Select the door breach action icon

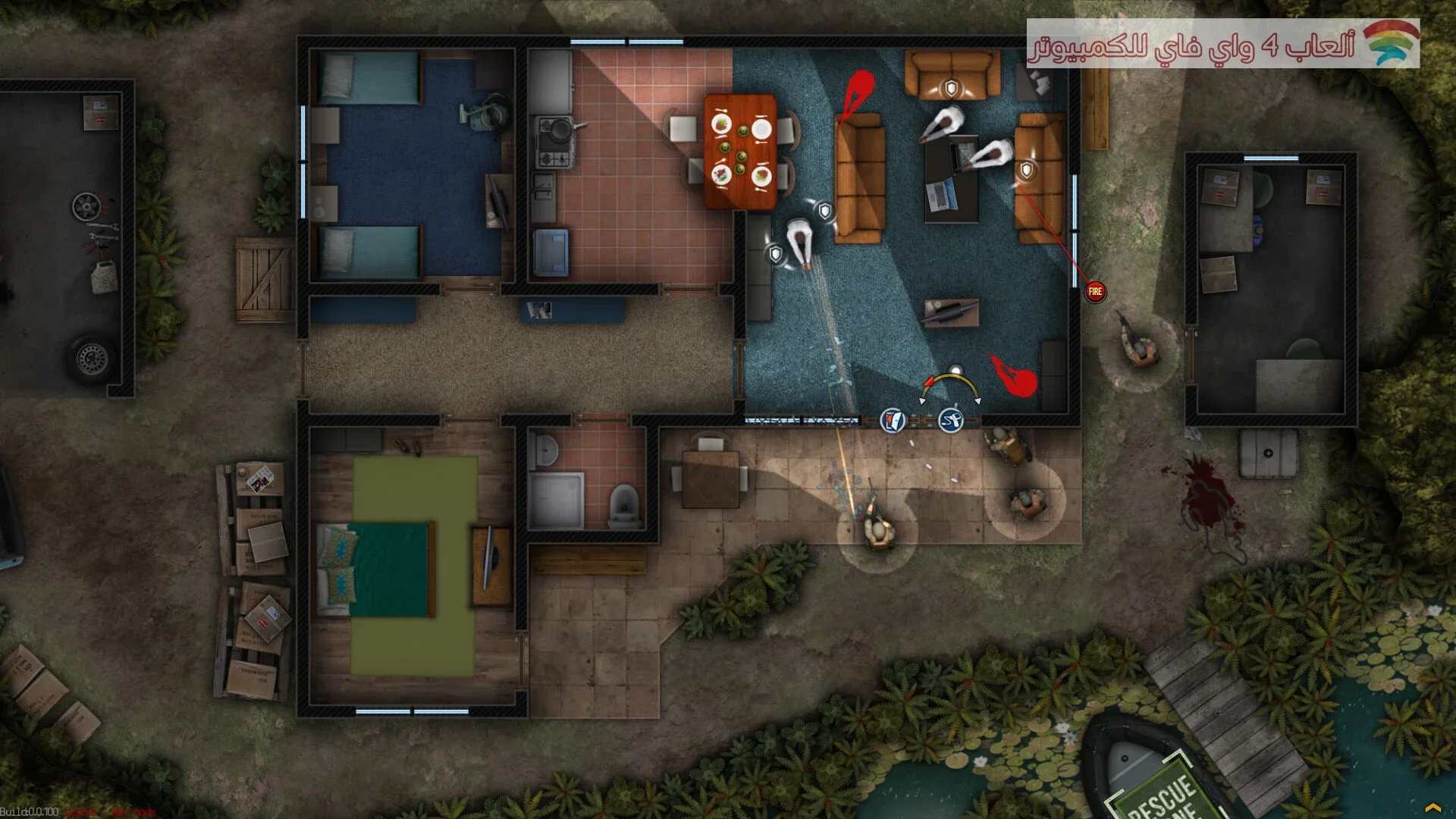(x=893, y=419)
